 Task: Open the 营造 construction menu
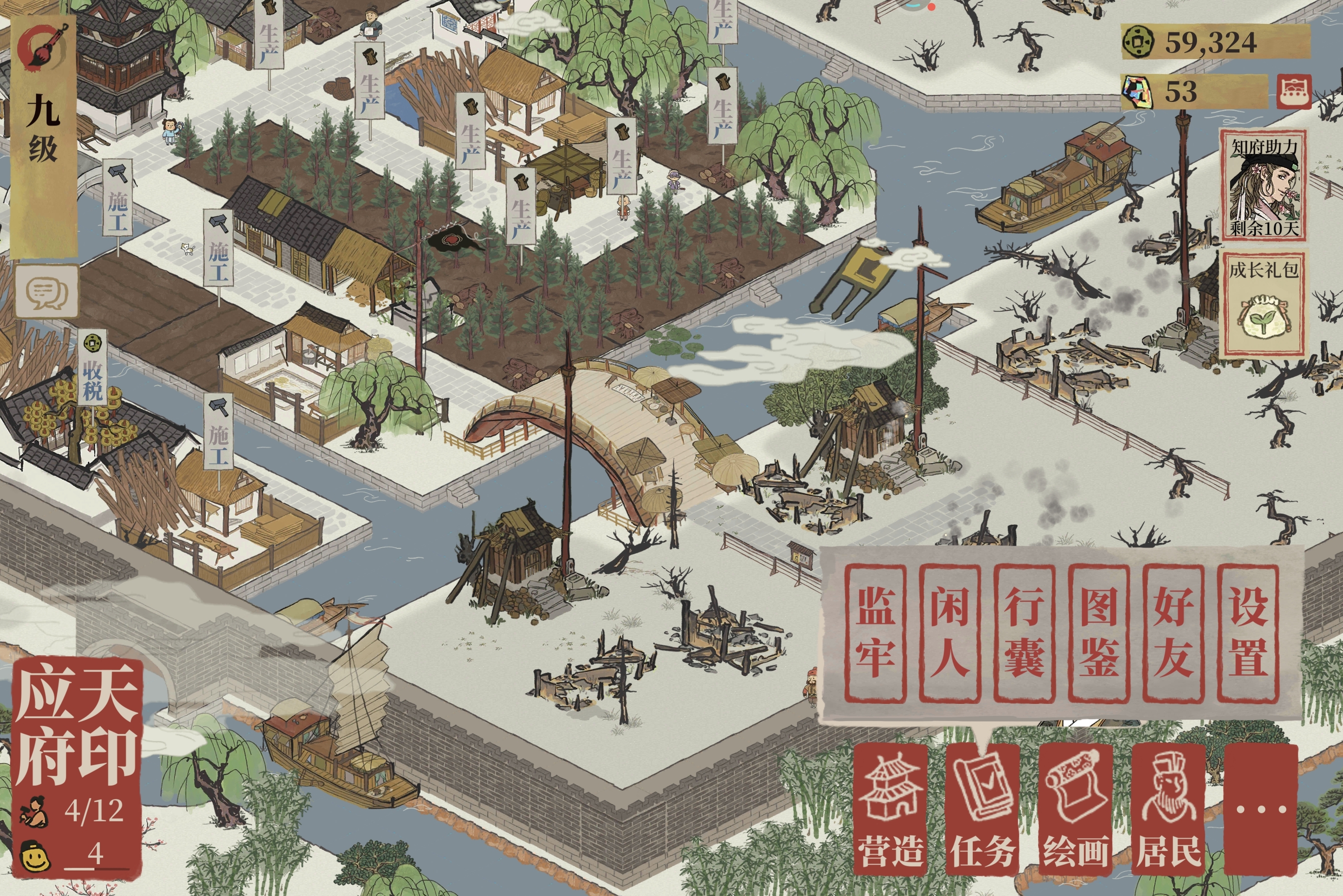coord(890,809)
